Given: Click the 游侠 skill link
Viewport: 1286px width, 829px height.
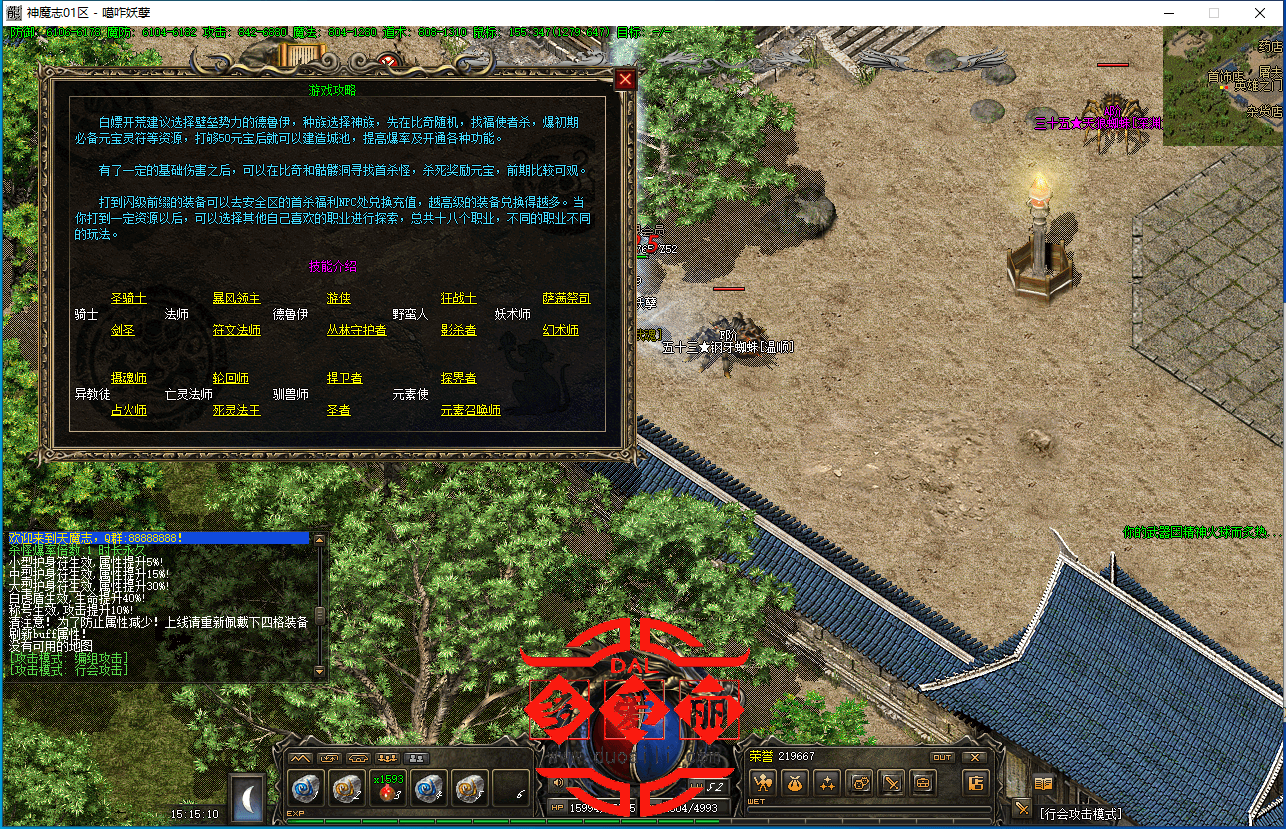Looking at the screenshot, I should (338, 298).
